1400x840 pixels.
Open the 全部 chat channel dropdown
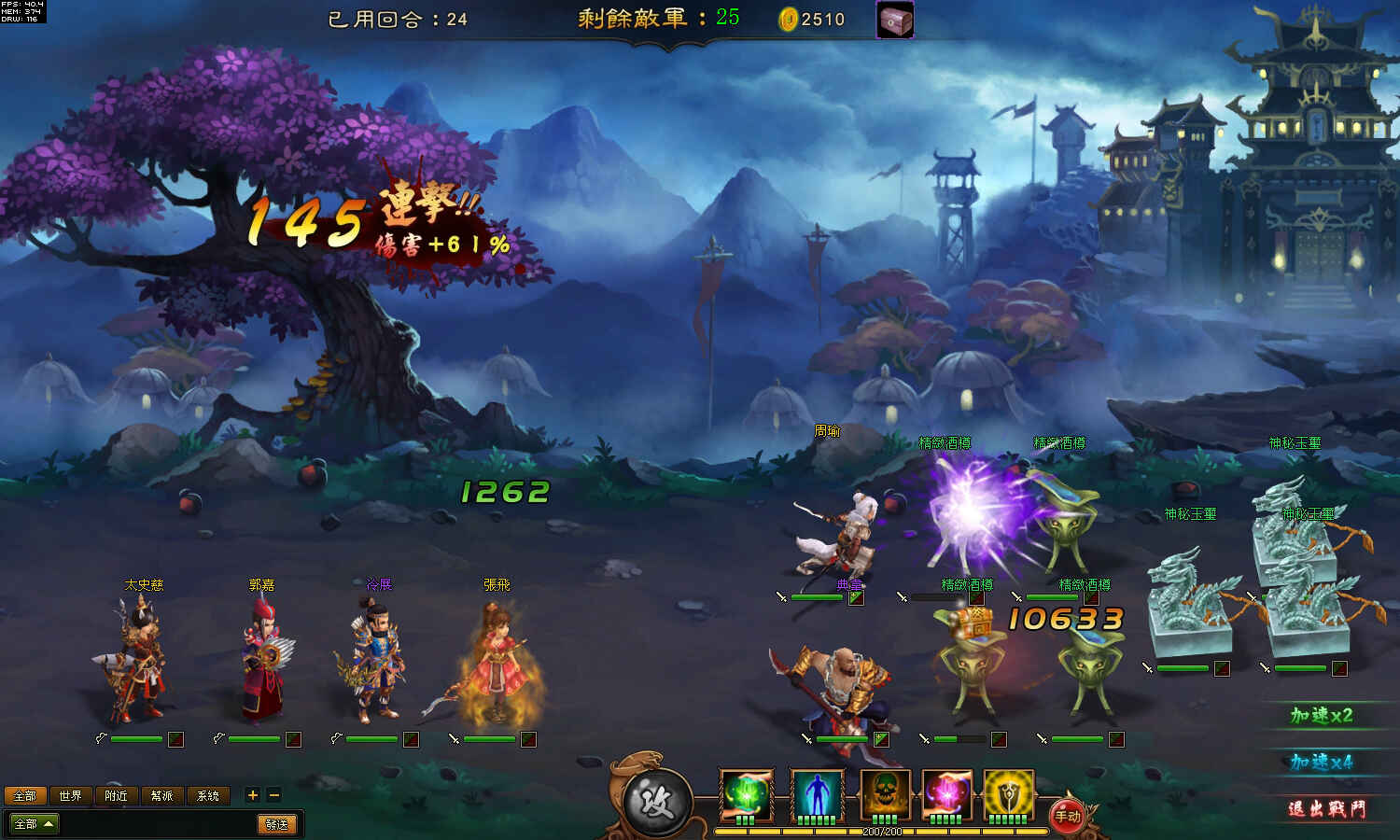point(33,824)
